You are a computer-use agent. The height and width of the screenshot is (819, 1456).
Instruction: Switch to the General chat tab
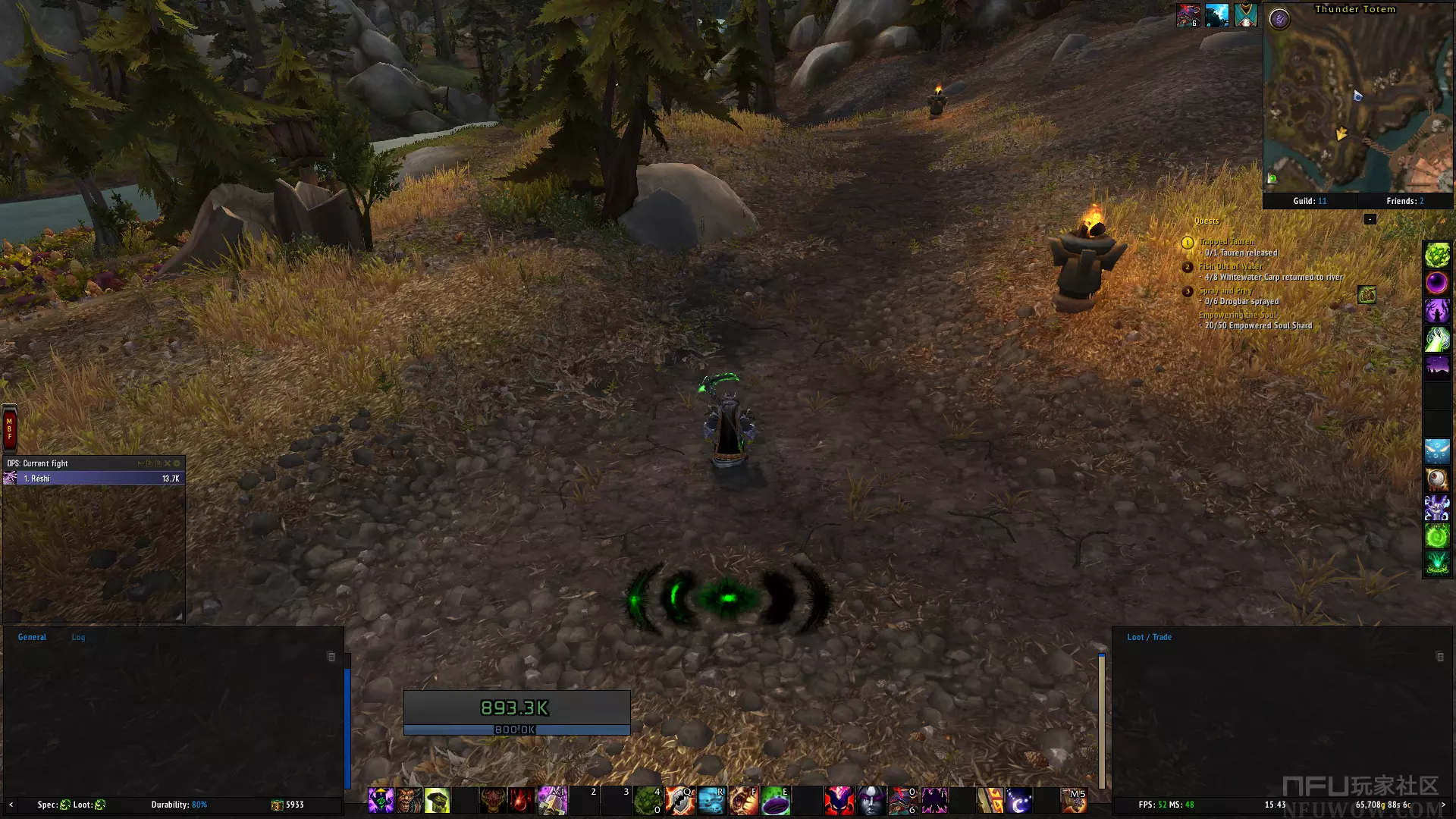pos(32,637)
